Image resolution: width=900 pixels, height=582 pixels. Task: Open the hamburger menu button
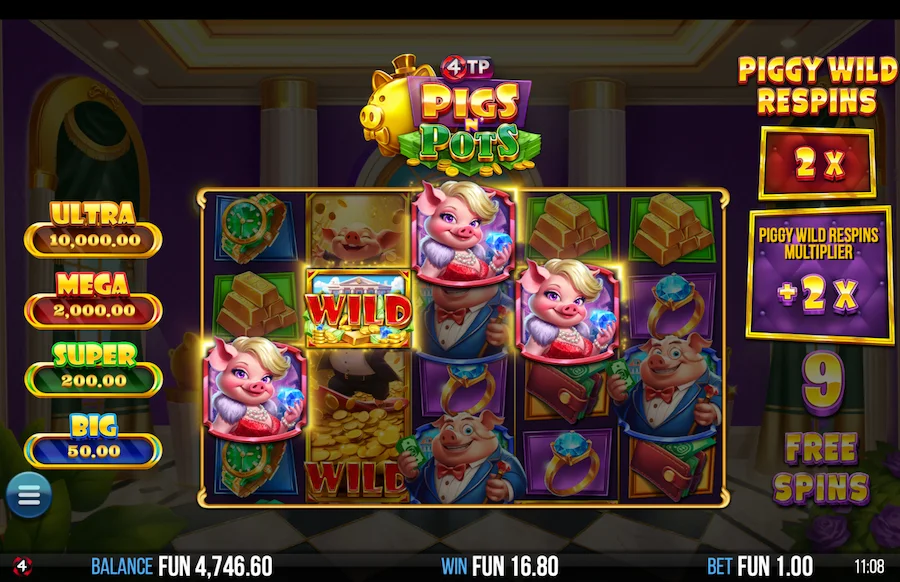coord(28,495)
